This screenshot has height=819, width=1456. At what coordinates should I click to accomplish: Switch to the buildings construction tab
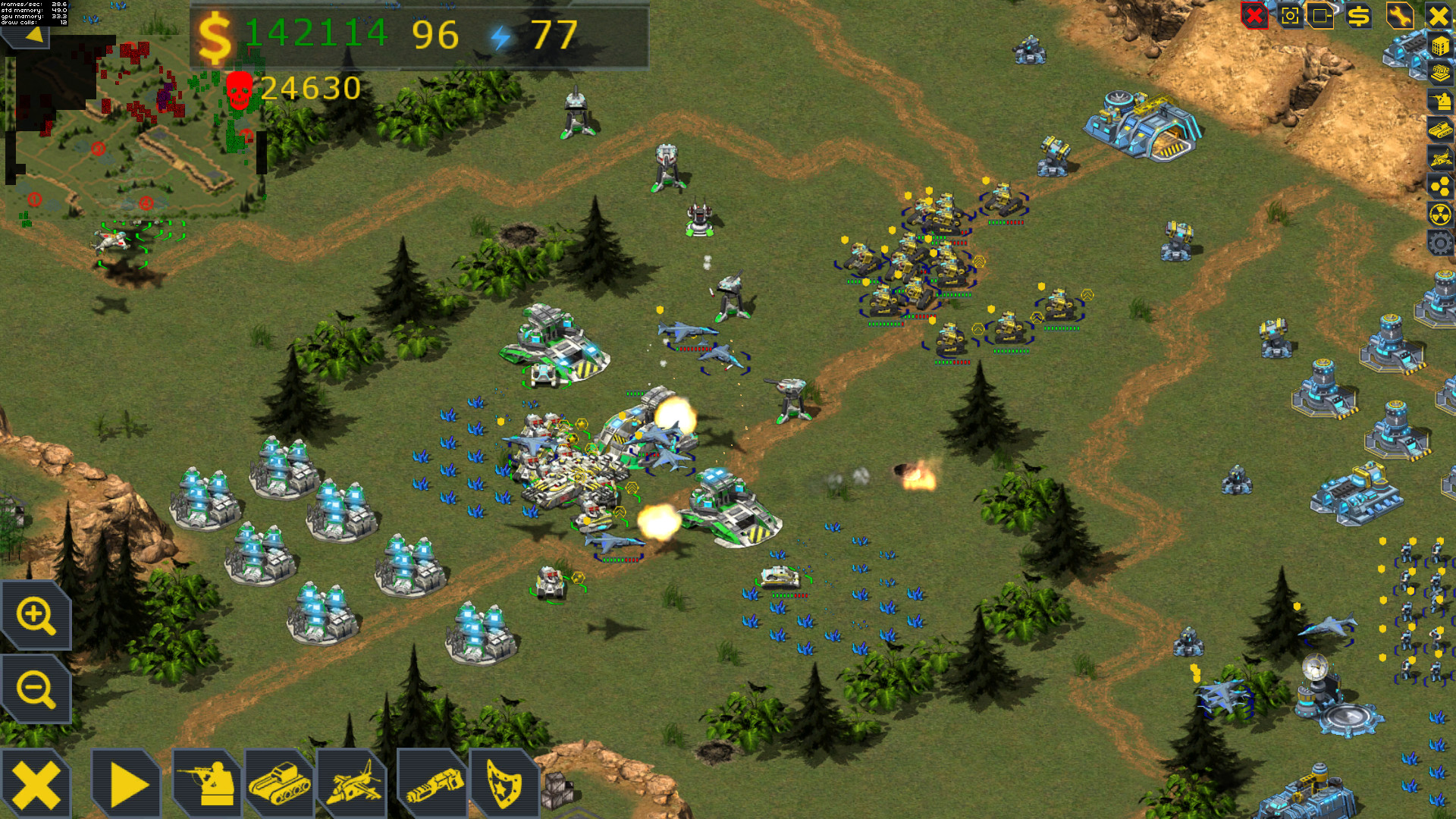coord(1441,46)
